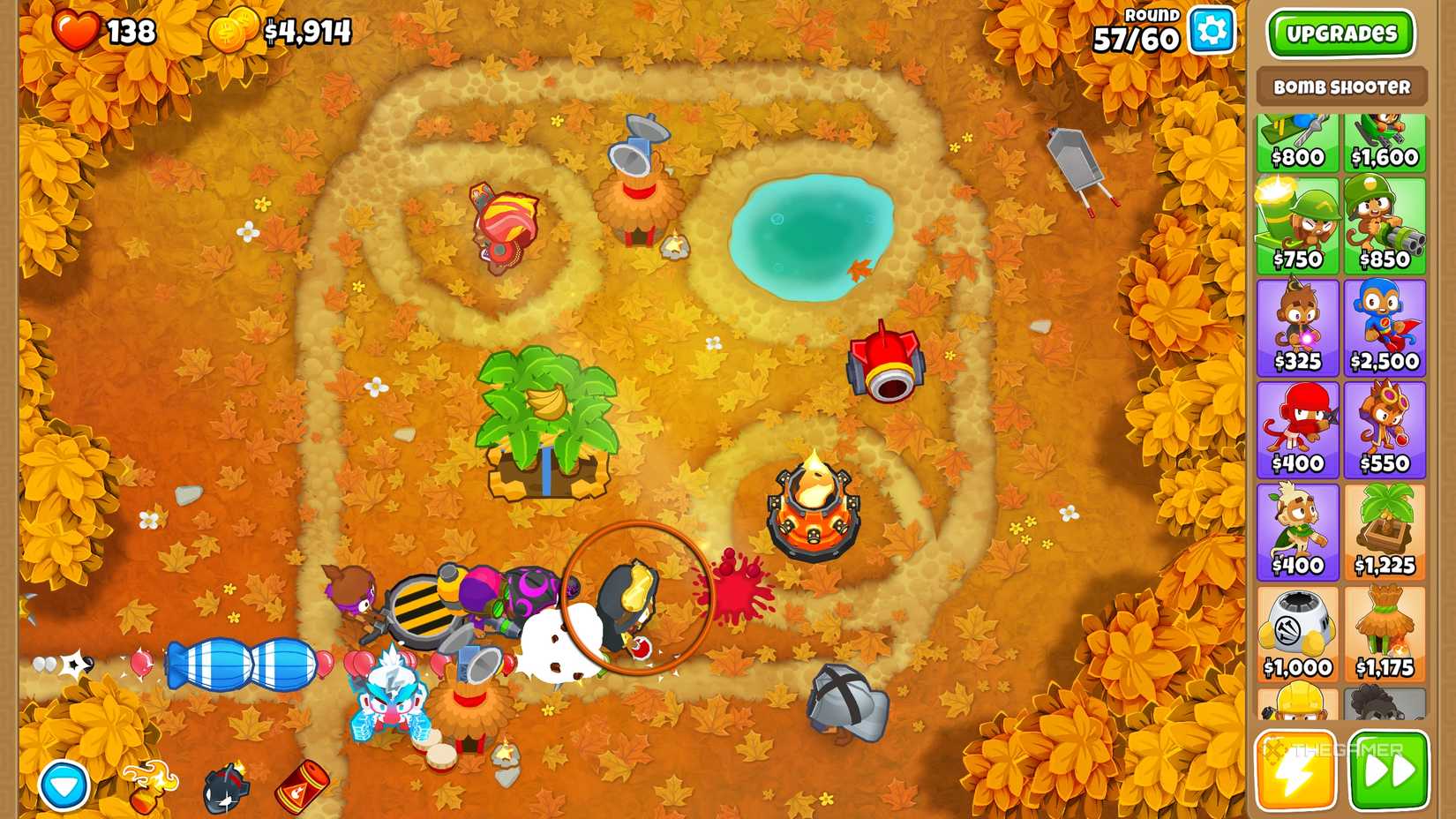1456x819 pixels.
Task: Open the blue settings gear
Action: (x=1212, y=29)
